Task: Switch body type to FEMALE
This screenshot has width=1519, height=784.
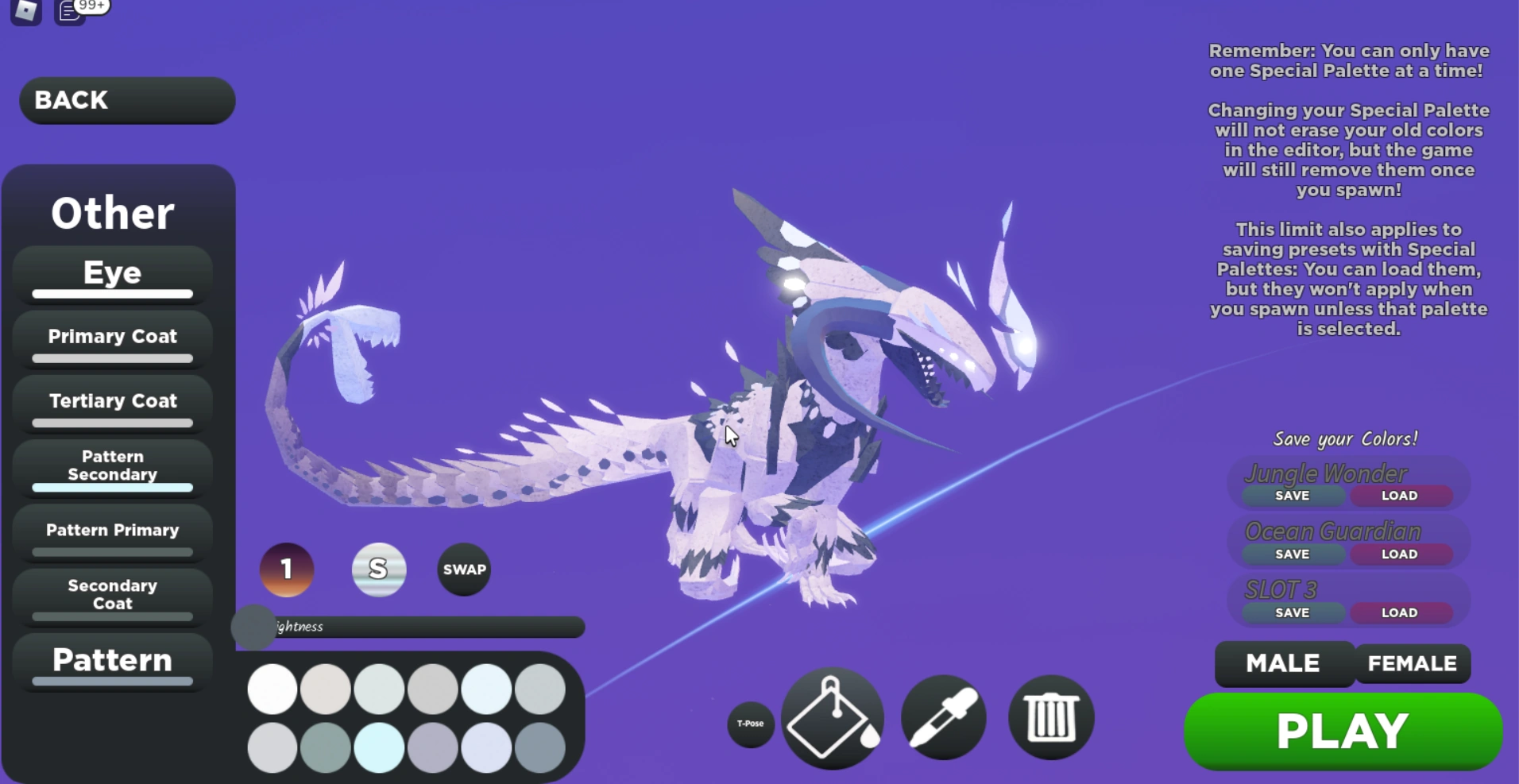Action: pyautogui.click(x=1413, y=664)
